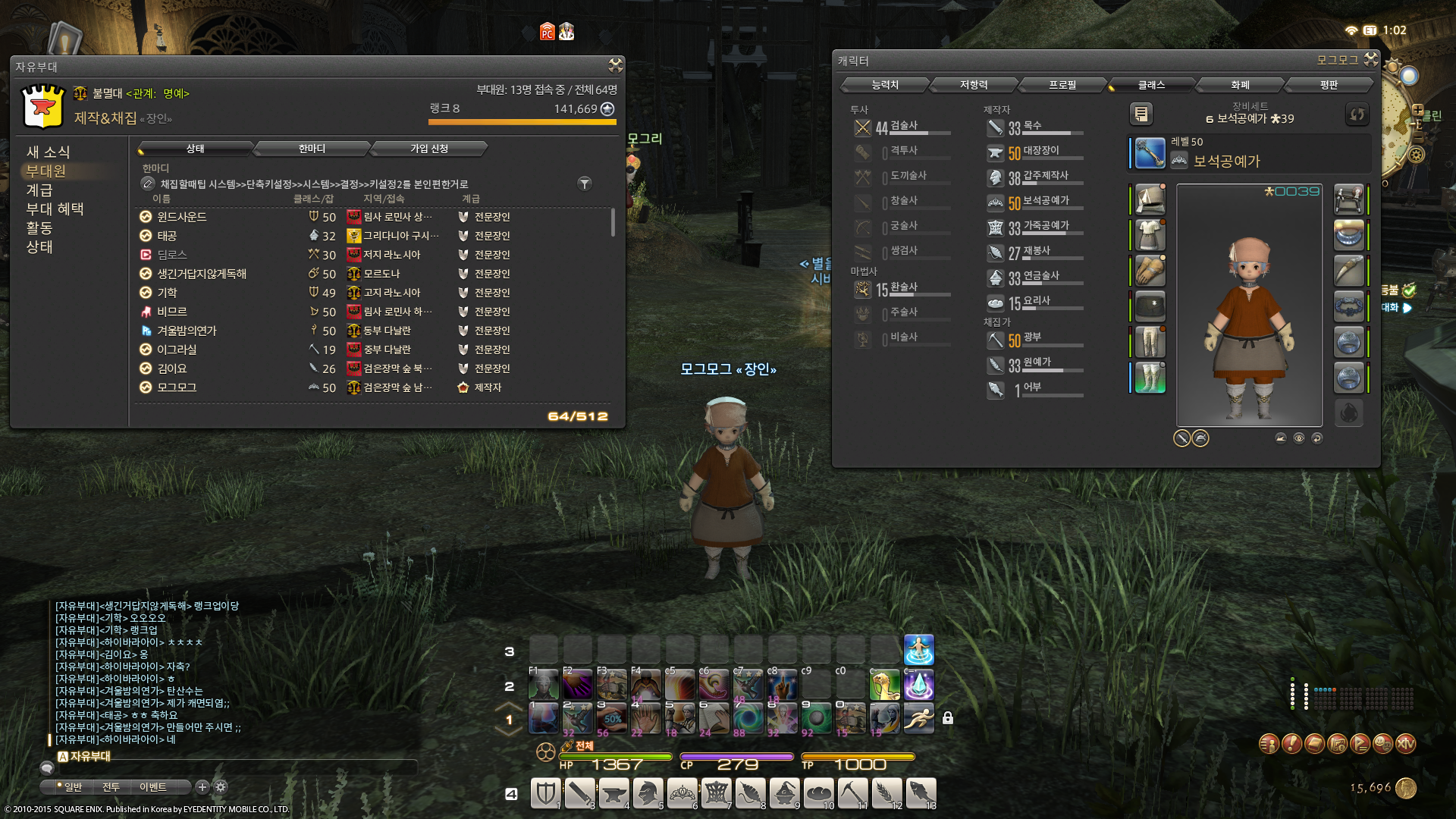The height and width of the screenshot is (819, 1456).
Task: Switch to the 능력치 attributes tab
Action: point(885,85)
